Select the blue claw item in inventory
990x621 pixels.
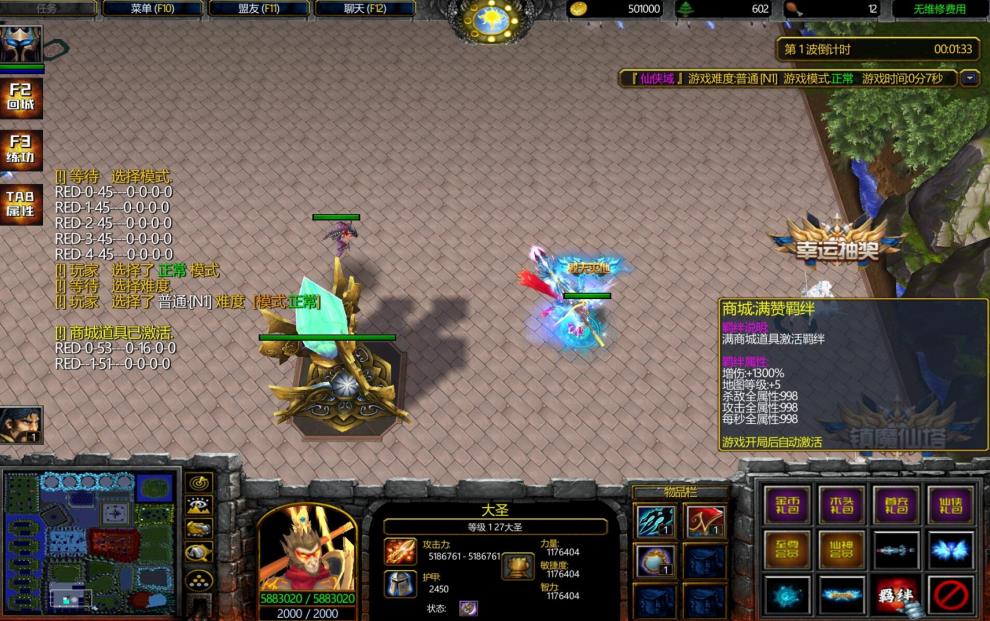point(655,521)
